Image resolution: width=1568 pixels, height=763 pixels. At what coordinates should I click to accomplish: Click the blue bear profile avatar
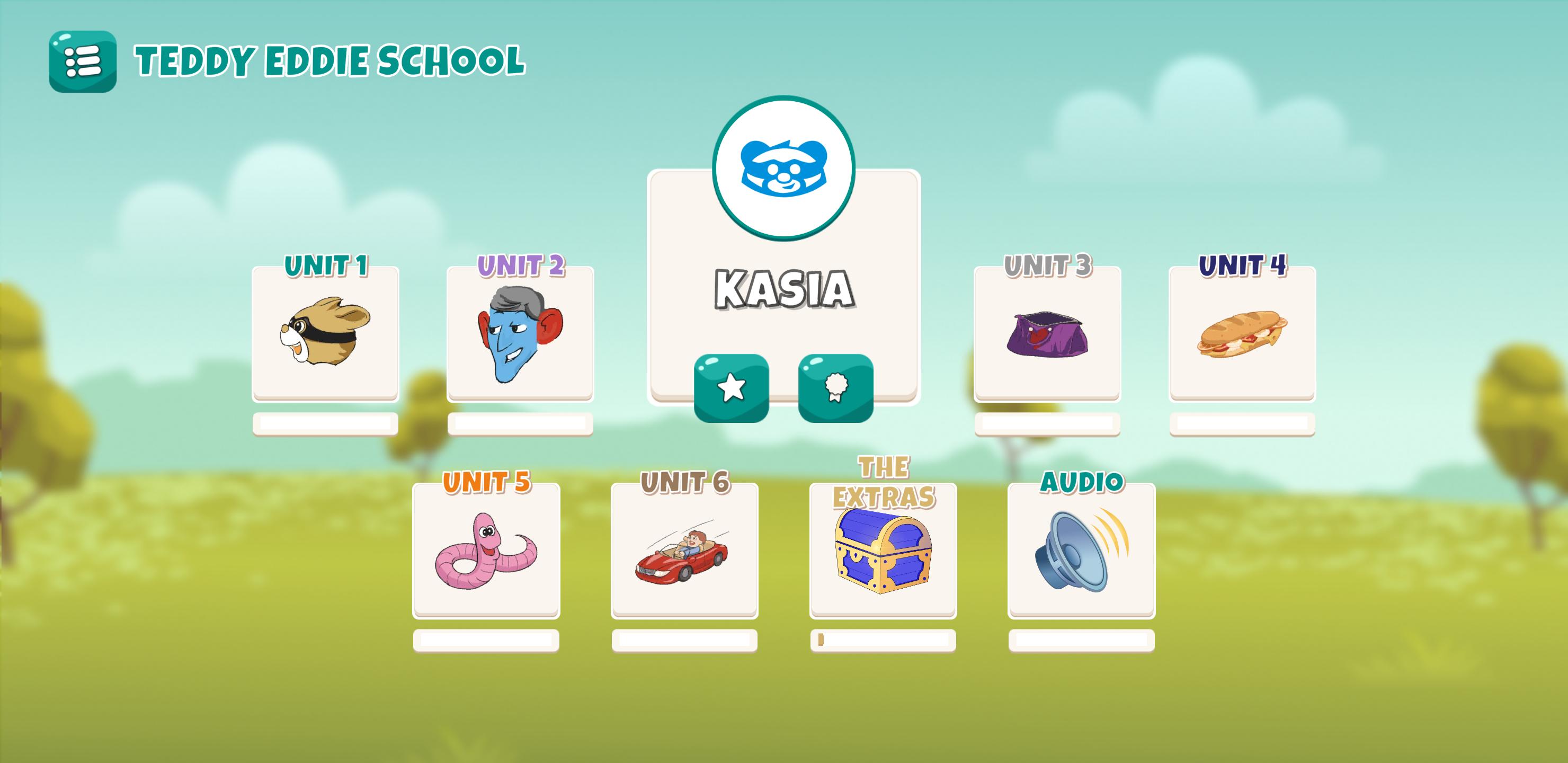point(784,167)
